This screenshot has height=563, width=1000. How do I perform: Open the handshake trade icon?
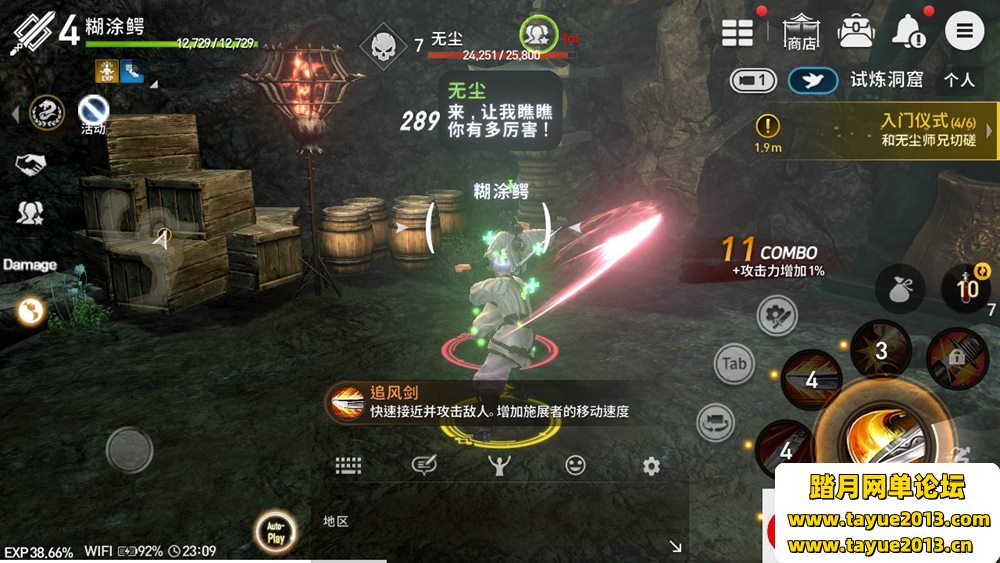coord(30,162)
